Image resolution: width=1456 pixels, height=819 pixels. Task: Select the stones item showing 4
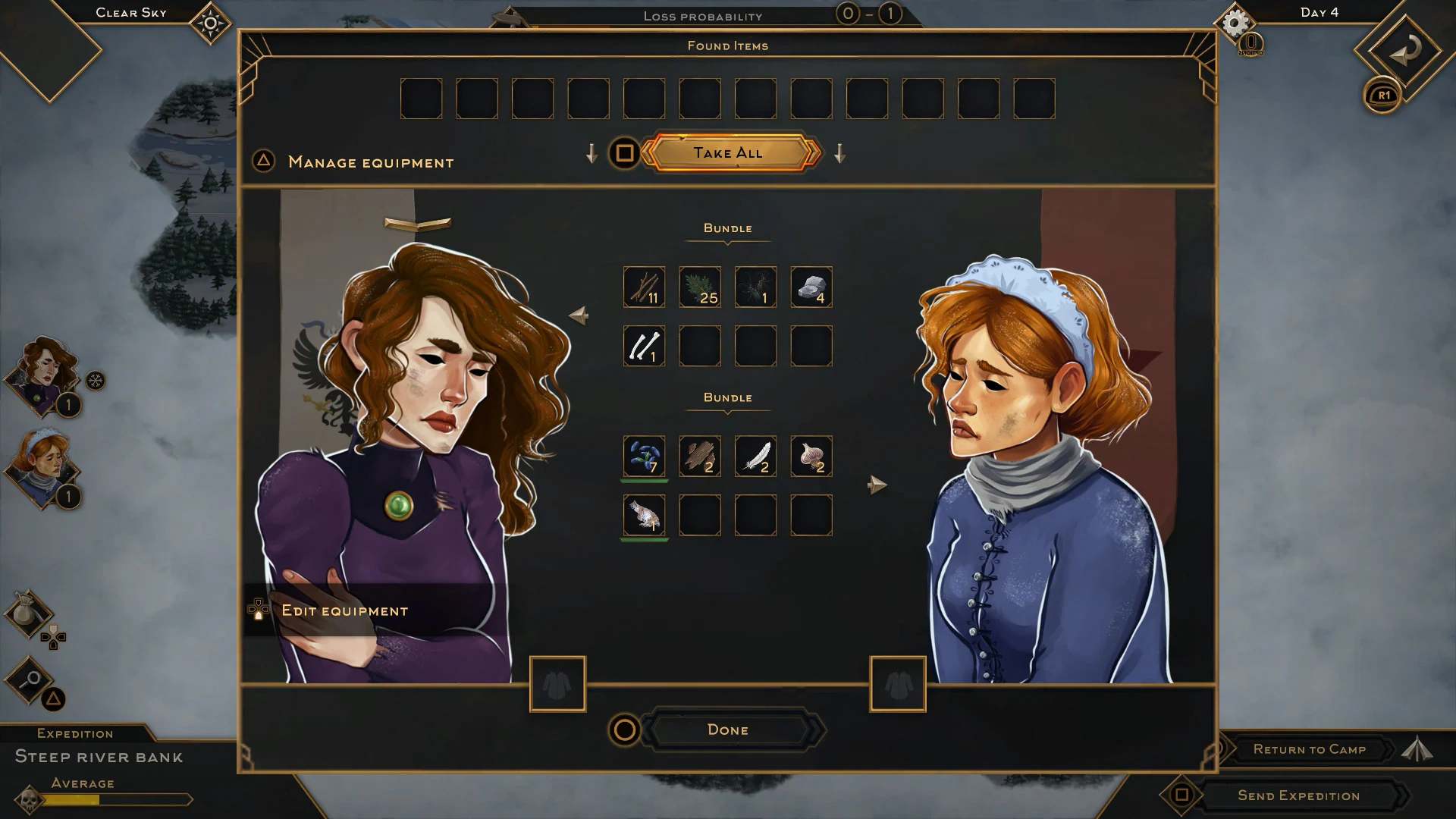coord(810,287)
